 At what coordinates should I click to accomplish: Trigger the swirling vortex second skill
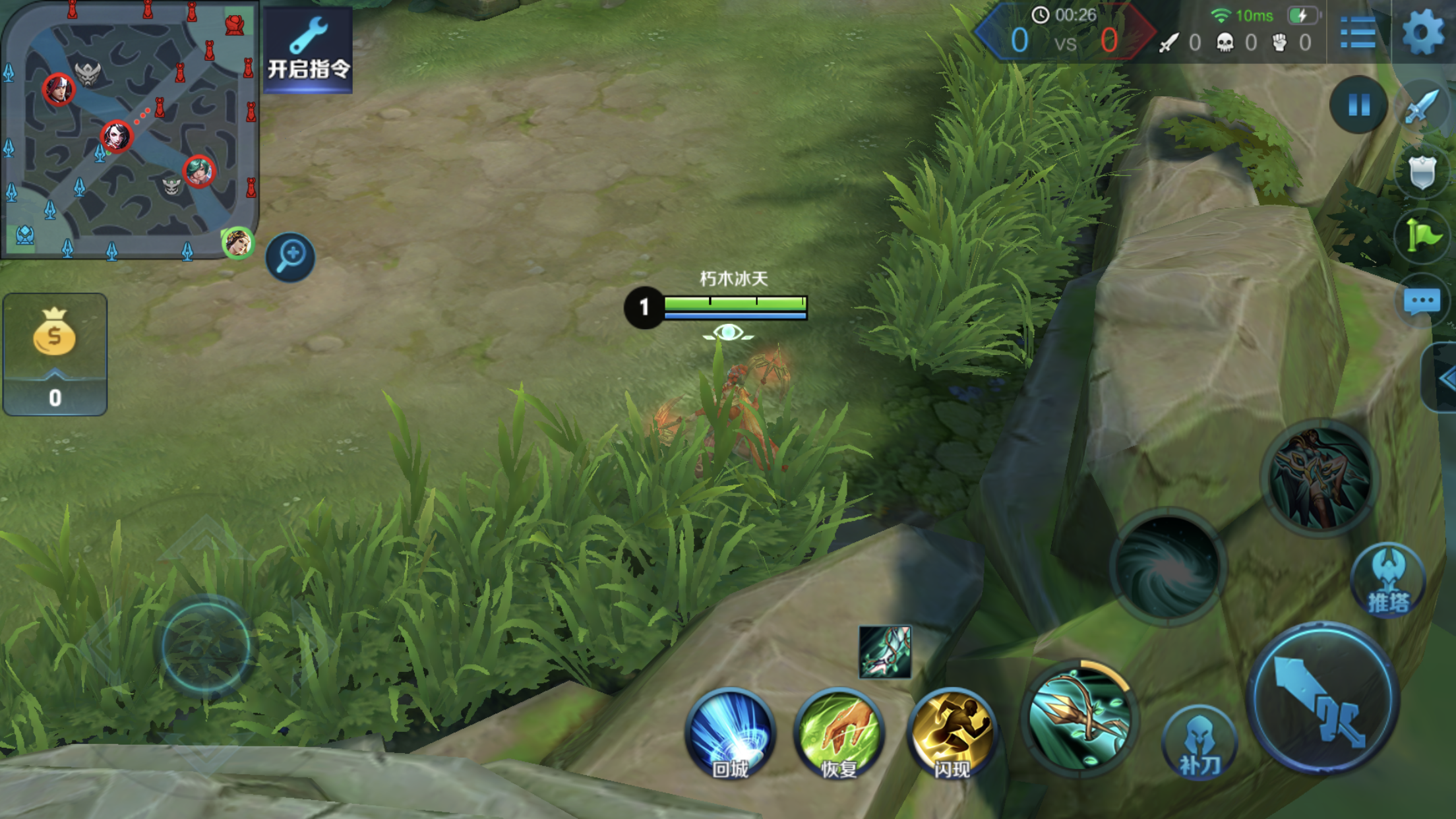pos(1168,566)
